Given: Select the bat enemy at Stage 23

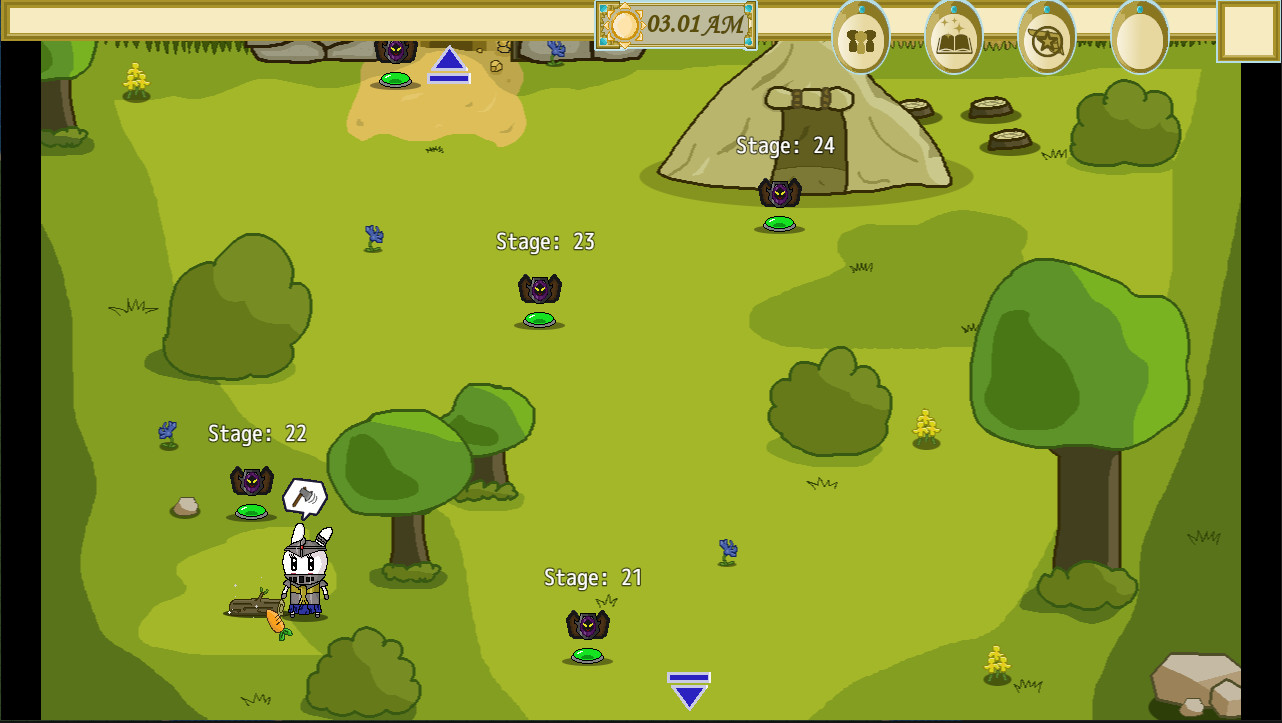Looking at the screenshot, I should click(x=538, y=288).
